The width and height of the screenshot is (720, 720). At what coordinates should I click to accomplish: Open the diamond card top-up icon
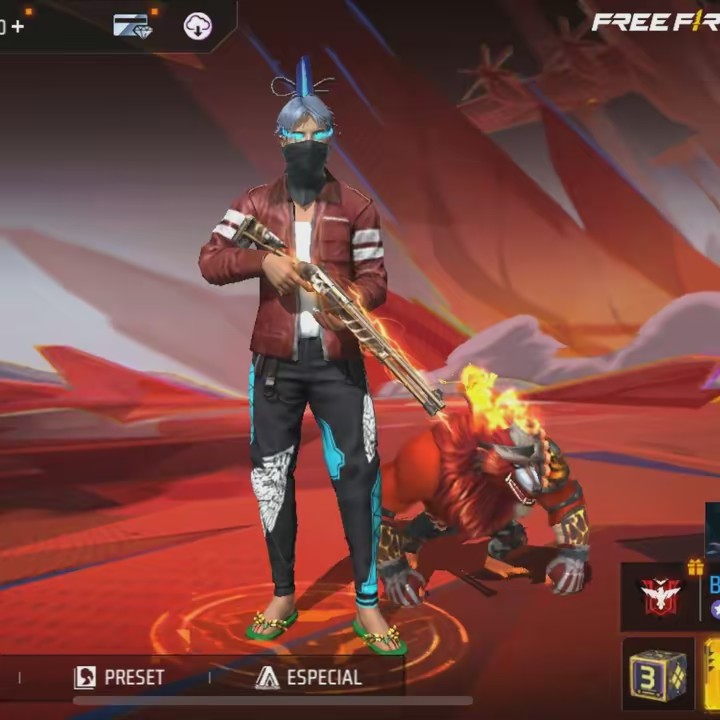(131, 26)
